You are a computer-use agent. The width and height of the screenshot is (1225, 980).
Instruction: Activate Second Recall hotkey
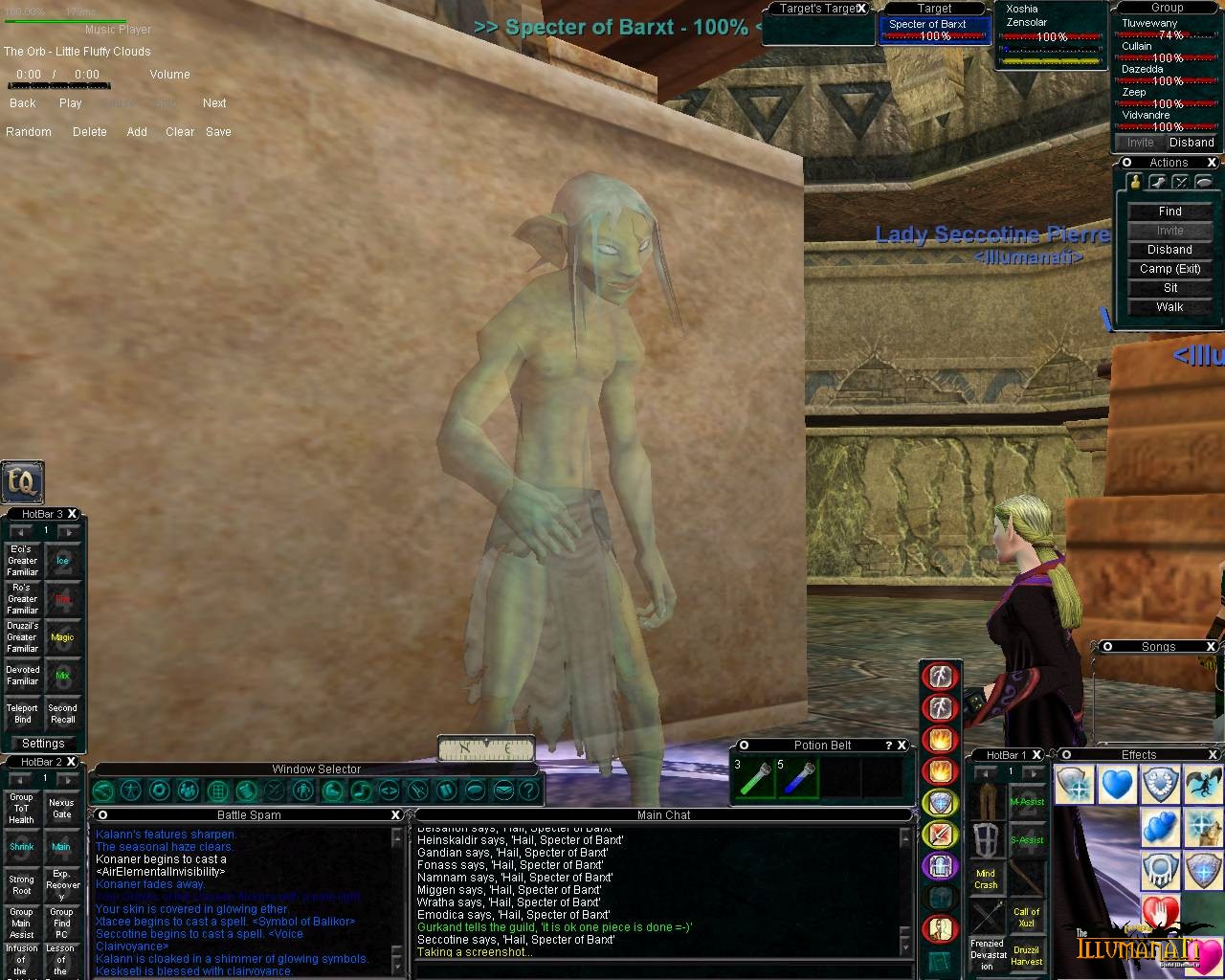coord(62,714)
